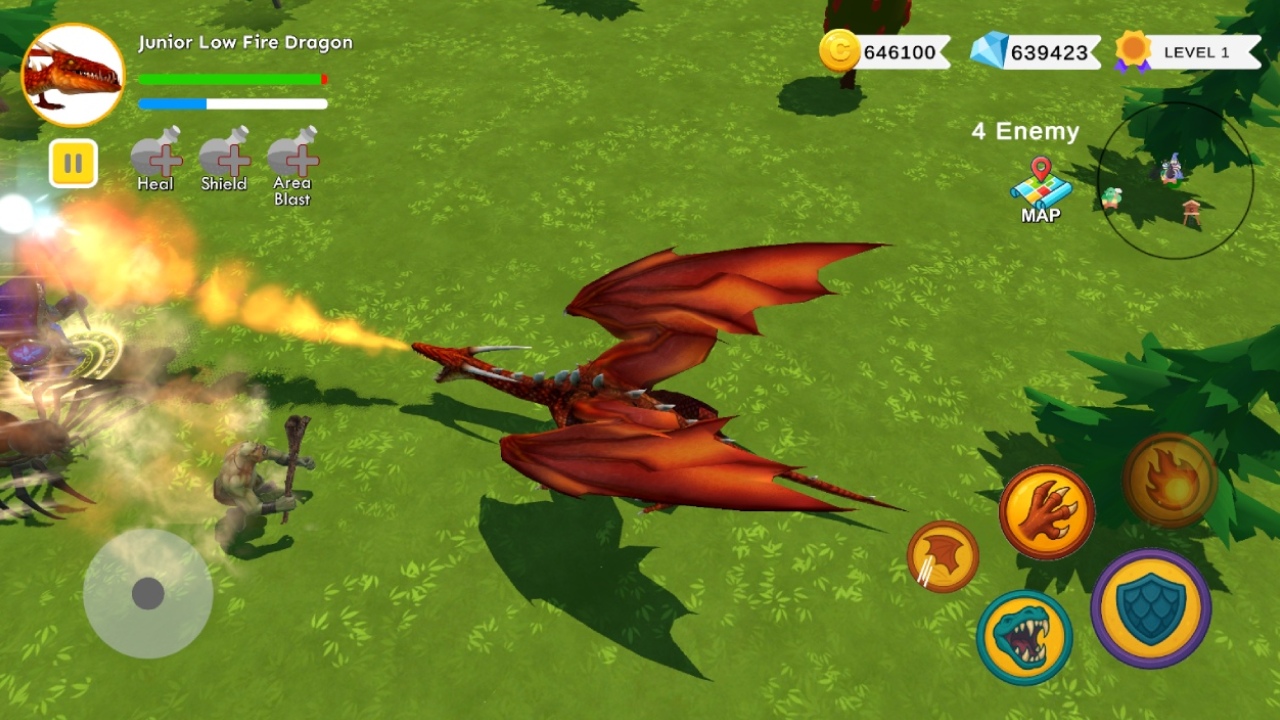Enable the blue scale shield ability

click(1151, 608)
